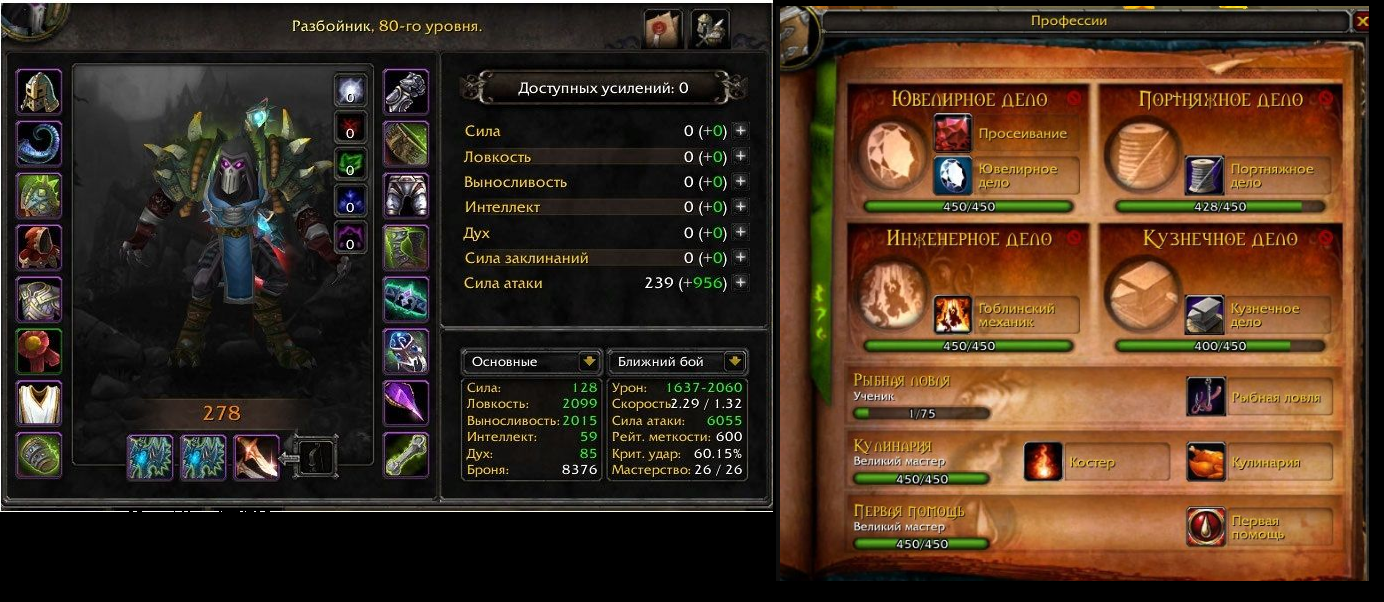Viewport: 1384px width, 602px height.
Task: Click the scroll with red seal button
Action: (x=663, y=28)
